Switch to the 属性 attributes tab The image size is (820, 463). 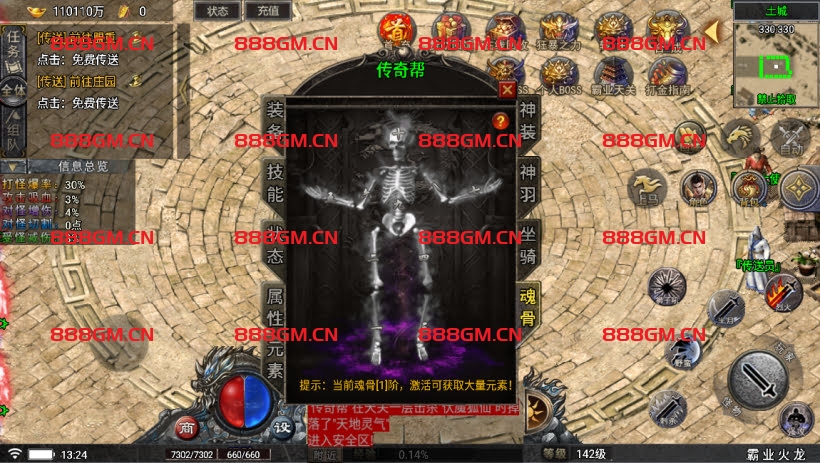click(x=273, y=307)
